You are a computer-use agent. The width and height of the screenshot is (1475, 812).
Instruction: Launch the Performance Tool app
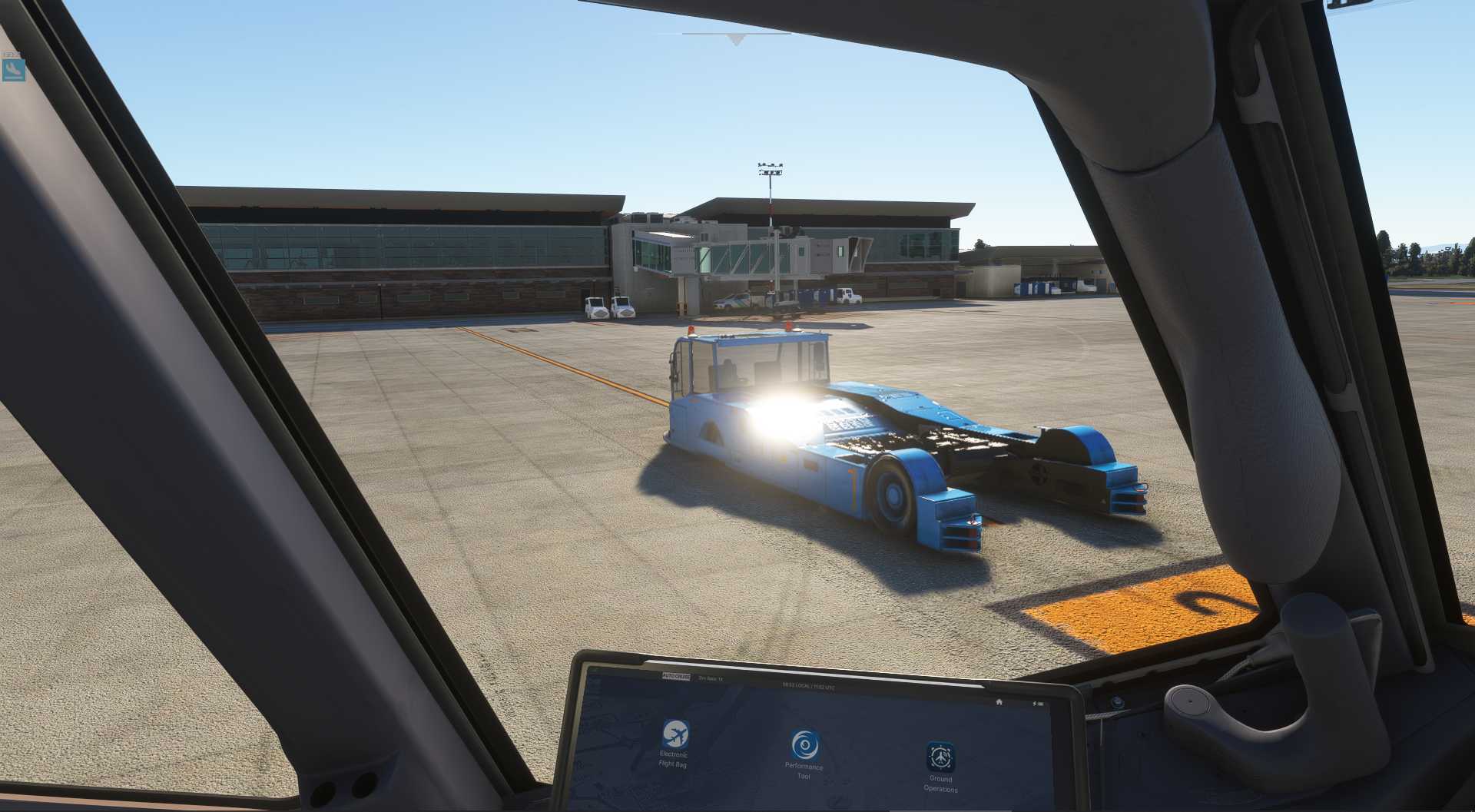pos(804,746)
